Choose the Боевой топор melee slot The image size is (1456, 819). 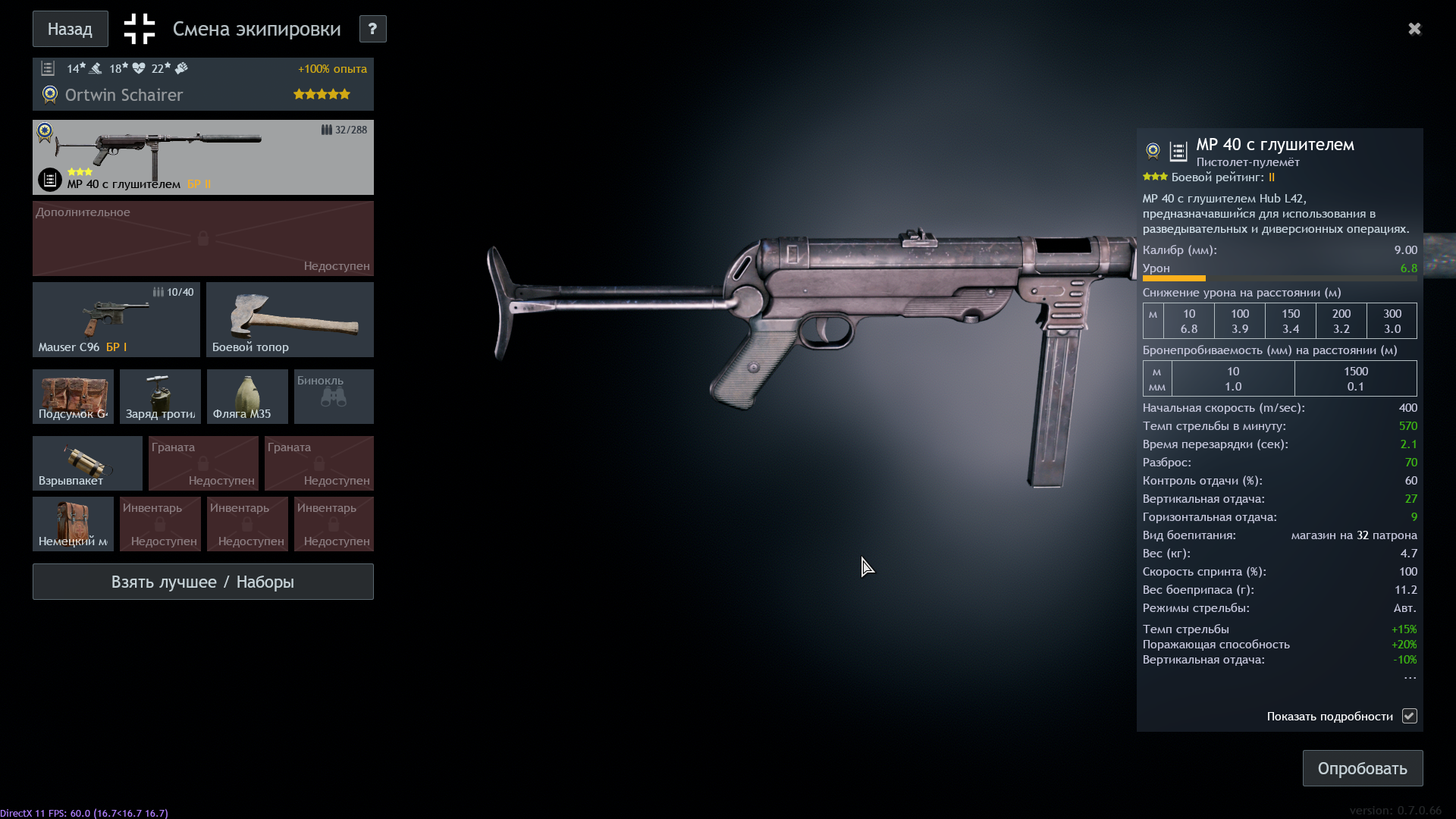[290, 319]
